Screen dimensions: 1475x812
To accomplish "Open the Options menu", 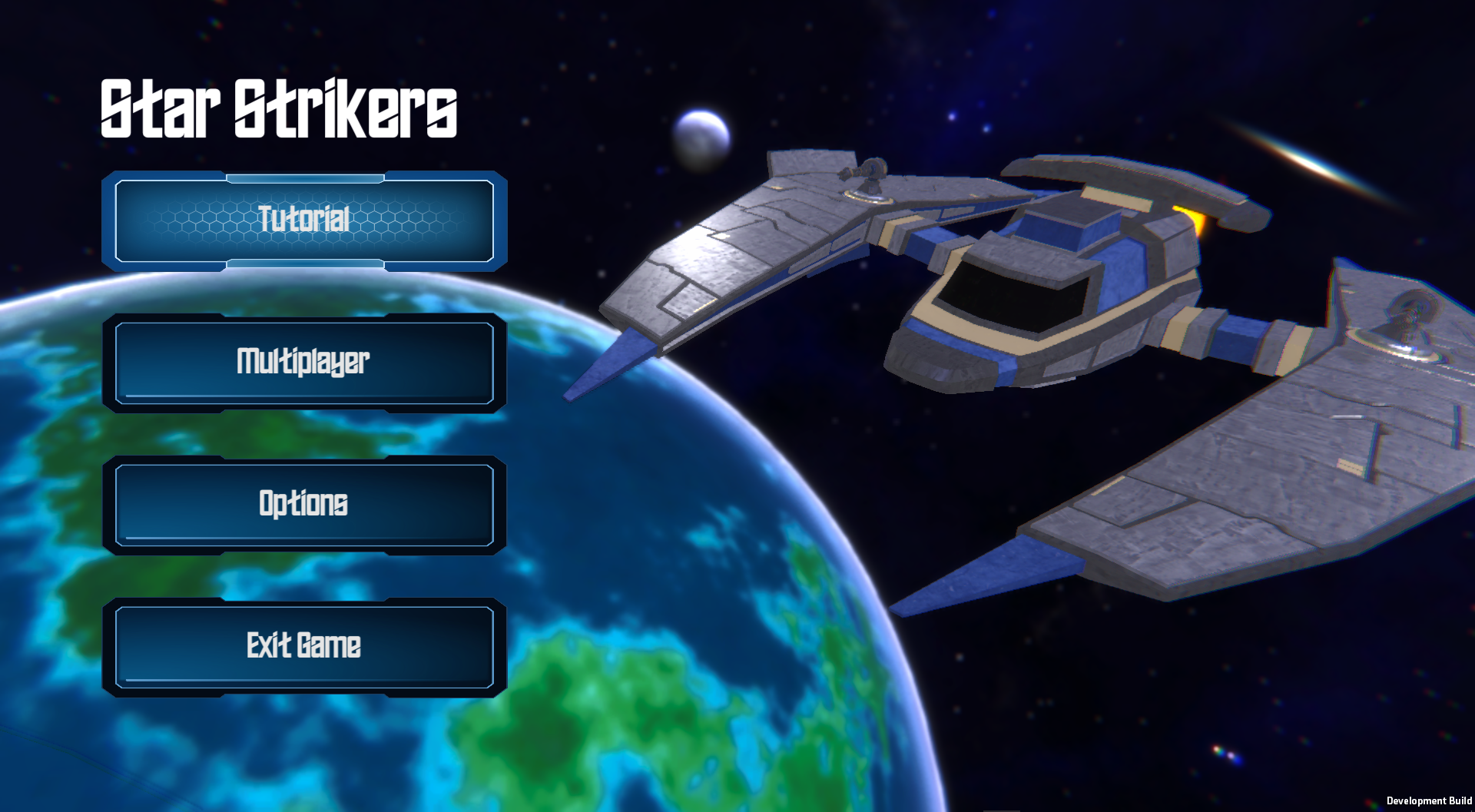I will click(x=303, y=505).
